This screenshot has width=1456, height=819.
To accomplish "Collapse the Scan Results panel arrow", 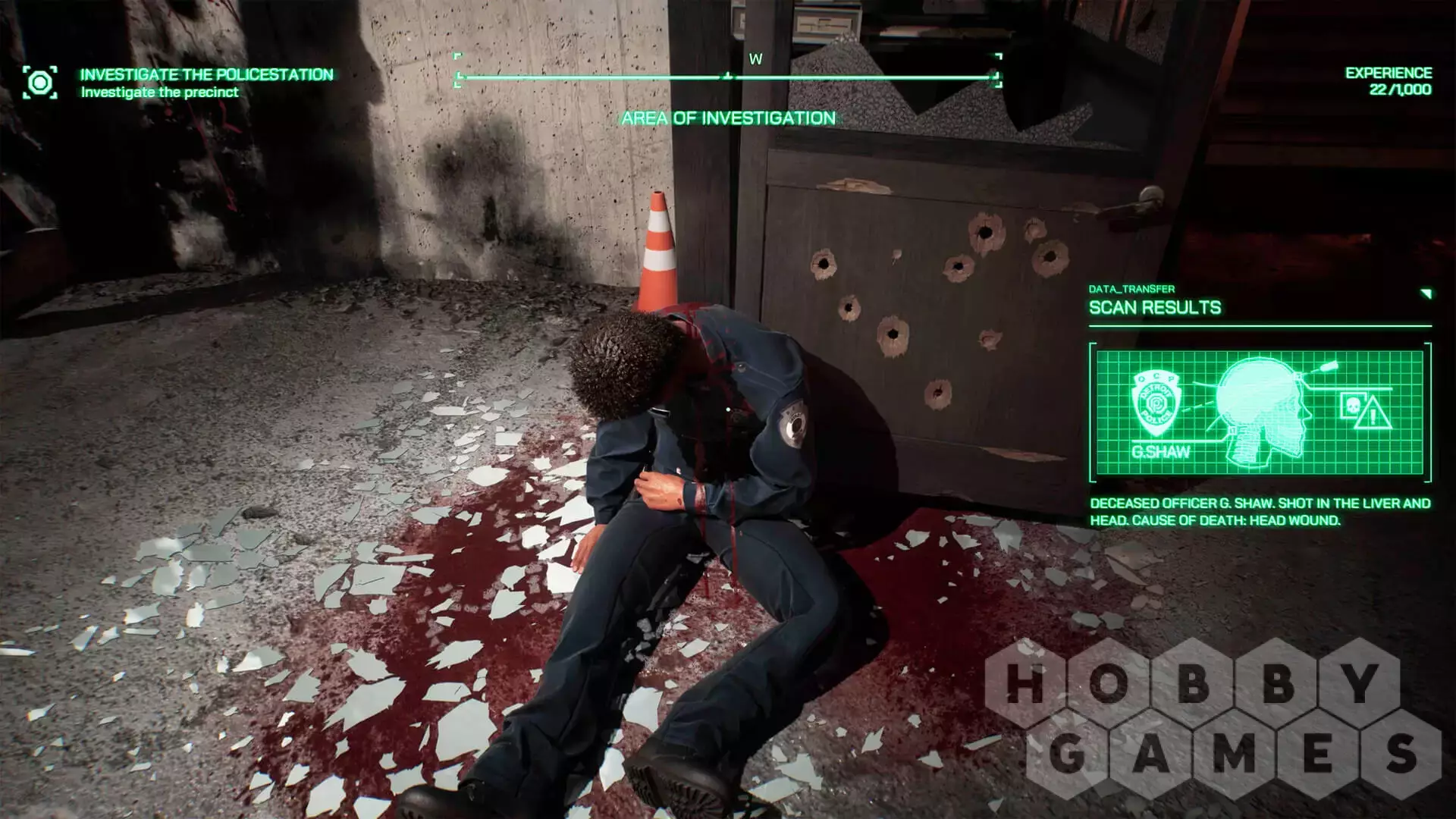I will pos(1426,293).
